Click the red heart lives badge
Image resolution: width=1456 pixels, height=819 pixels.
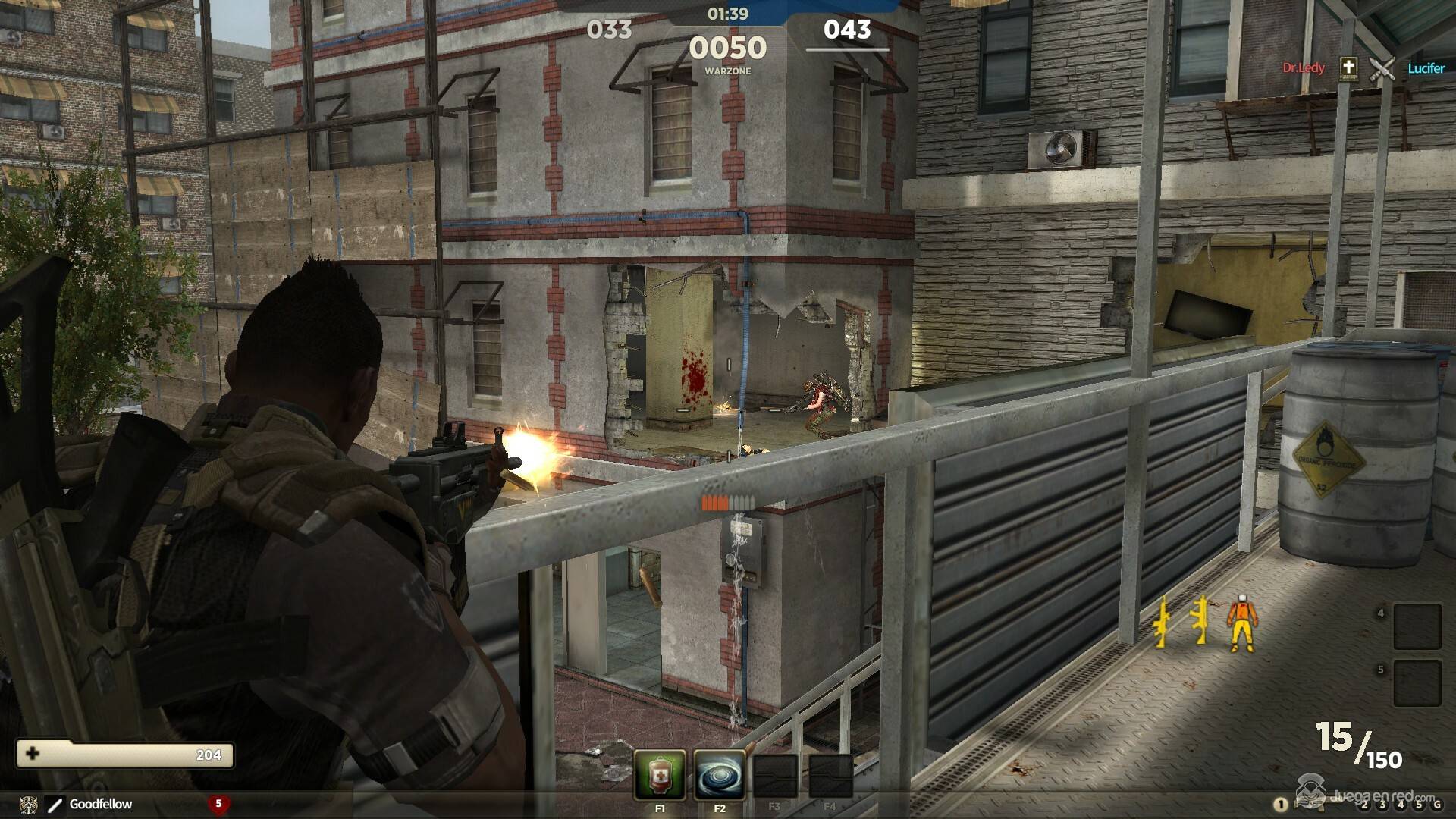(x=218, y=804)
